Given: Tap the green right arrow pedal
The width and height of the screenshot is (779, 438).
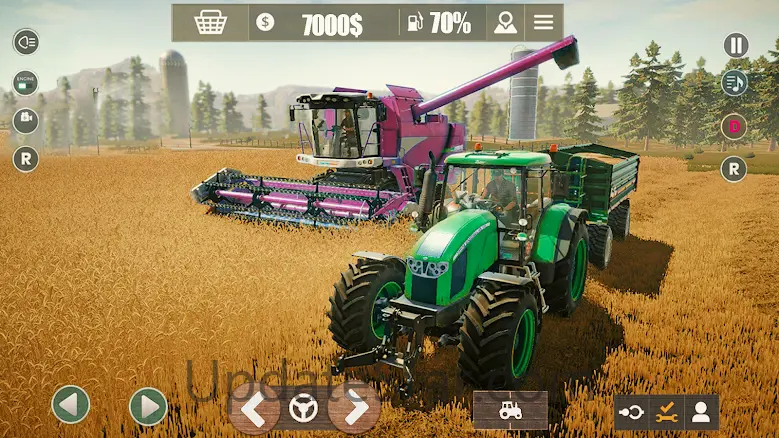Looking at the screenshot, I should click(x=148, y=406).
